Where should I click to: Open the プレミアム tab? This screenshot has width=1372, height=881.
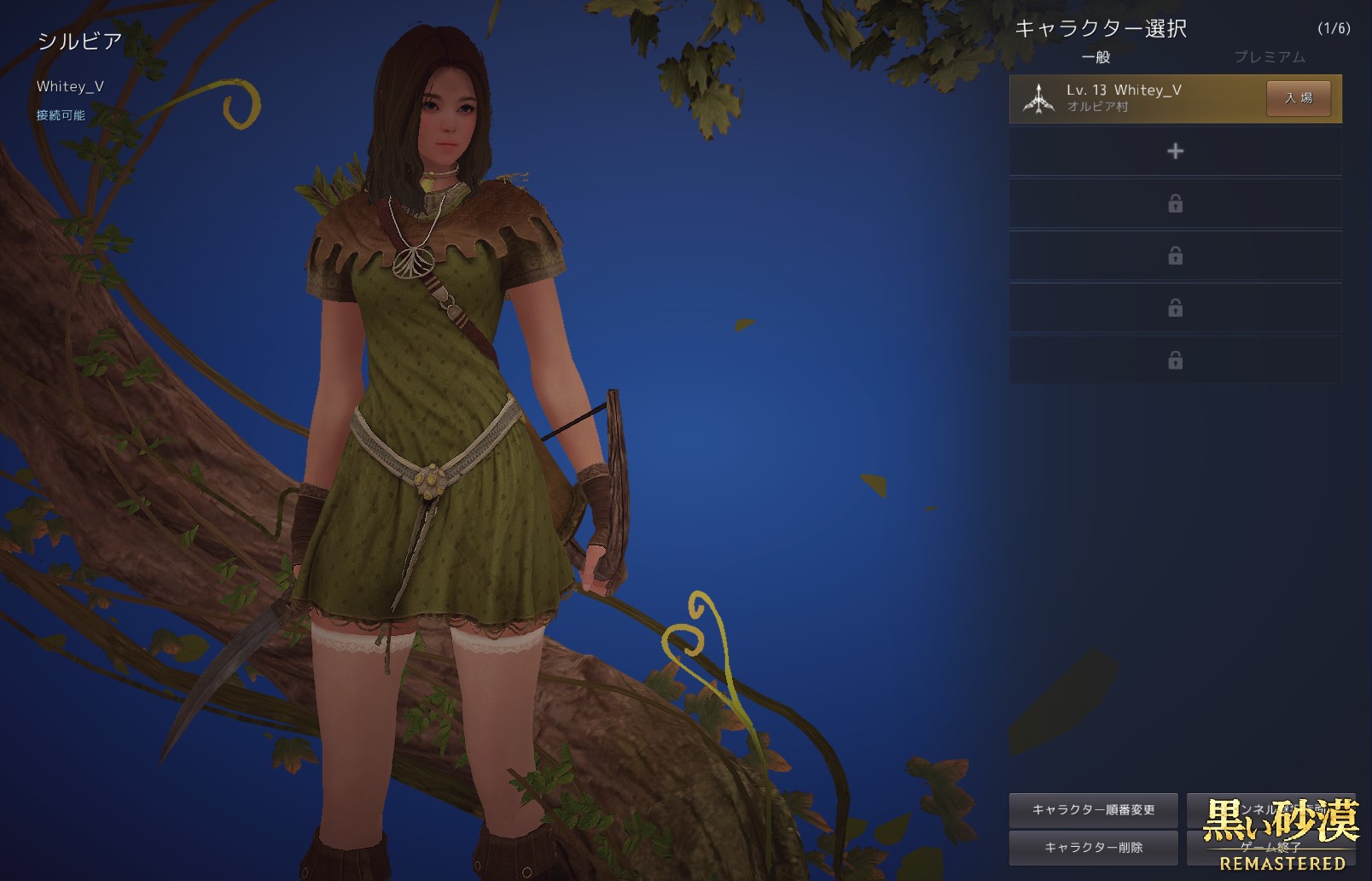1269,57
